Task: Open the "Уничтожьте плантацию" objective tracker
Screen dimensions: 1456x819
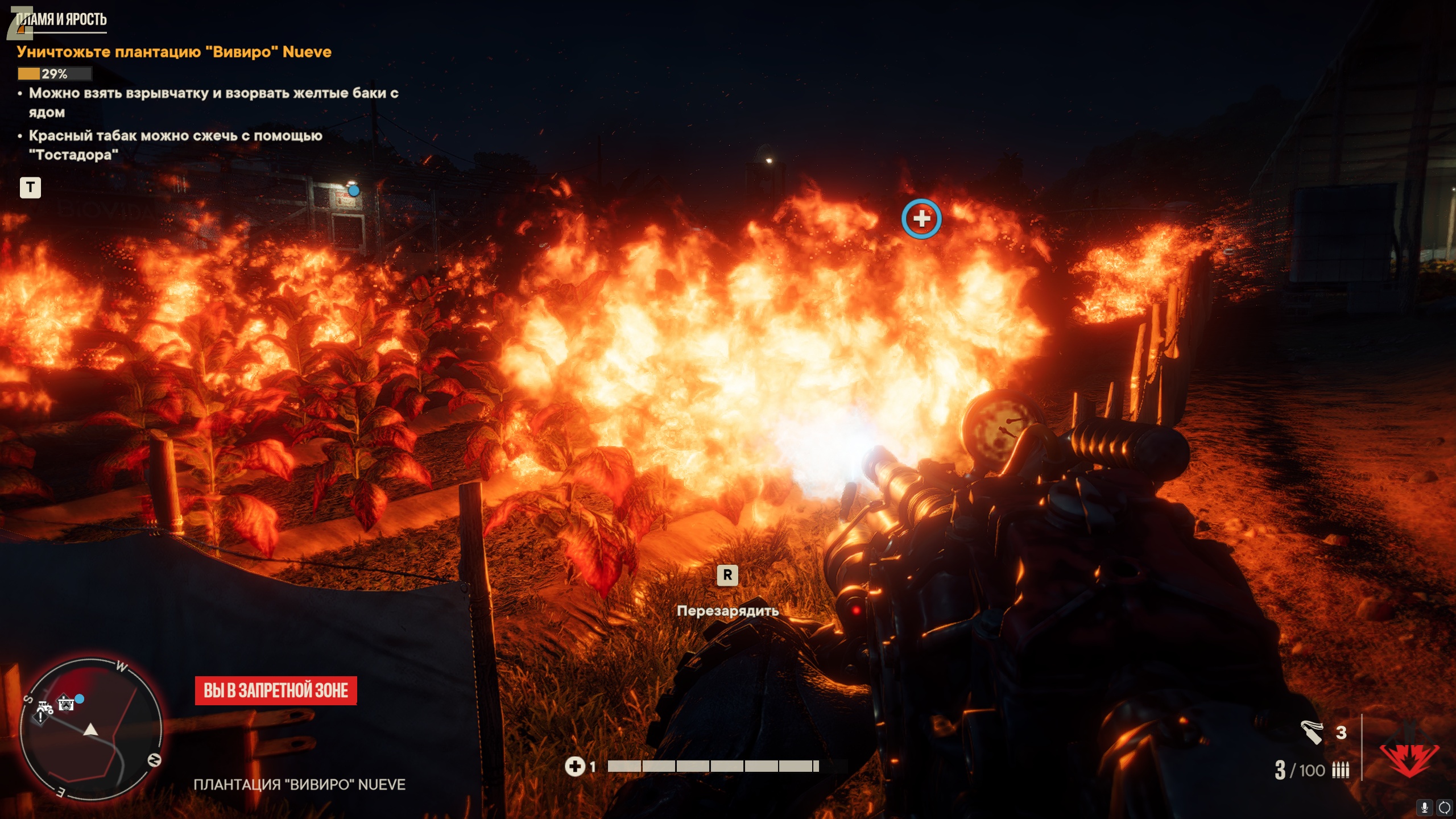Action: click(174, 52)
